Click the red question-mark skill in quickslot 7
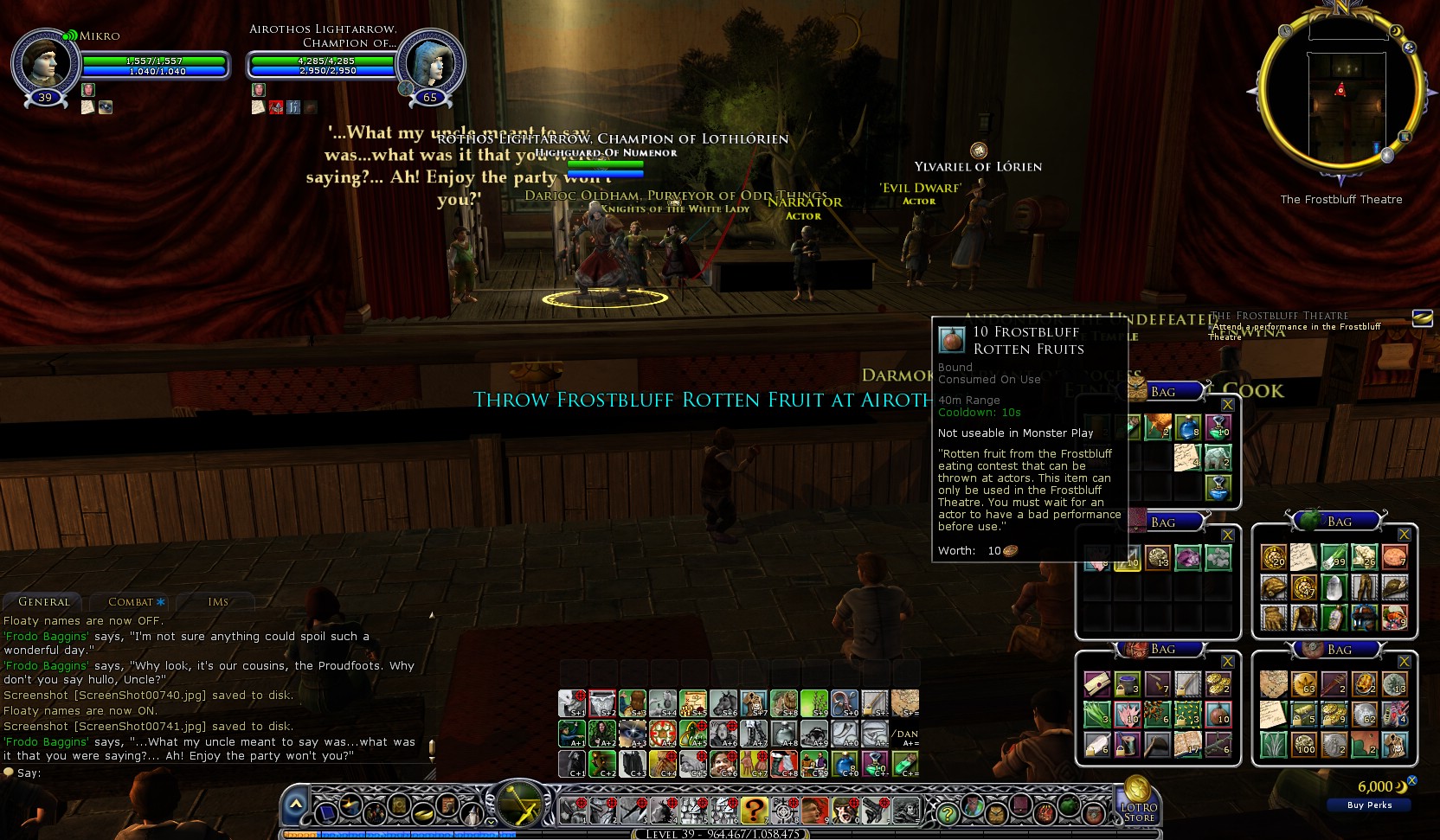The height and width of the screenshot is (840, 1440). (755, 811)
